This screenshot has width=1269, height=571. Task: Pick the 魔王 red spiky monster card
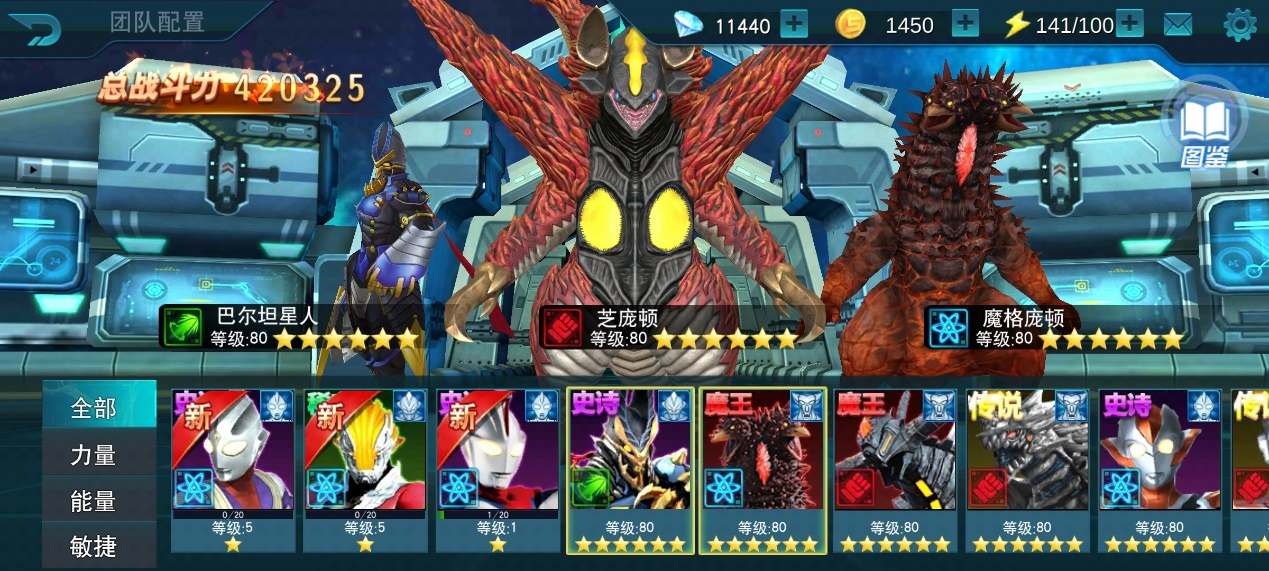[763, 470]
